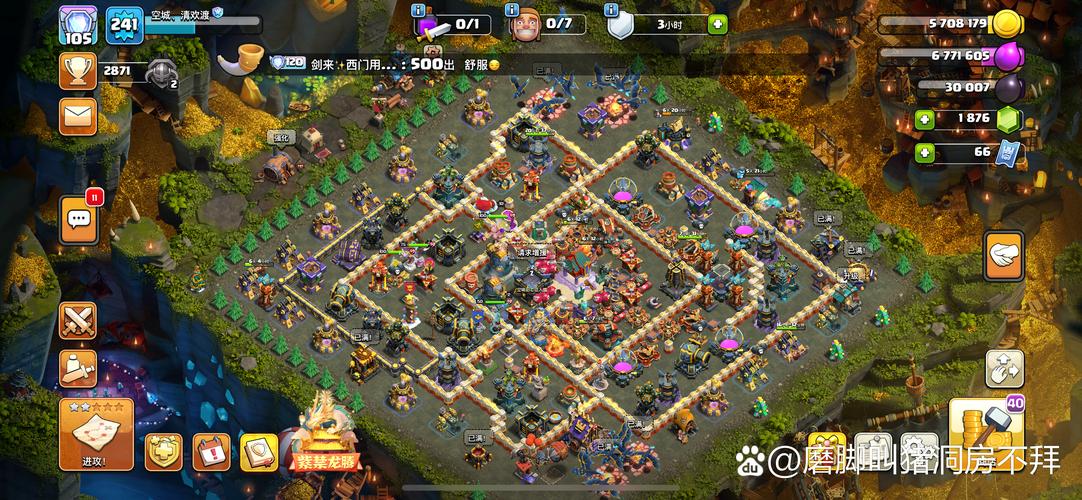The image size is (1082, 500).
Task: Open the legend league 105 badge
Action: pos(77,25)
